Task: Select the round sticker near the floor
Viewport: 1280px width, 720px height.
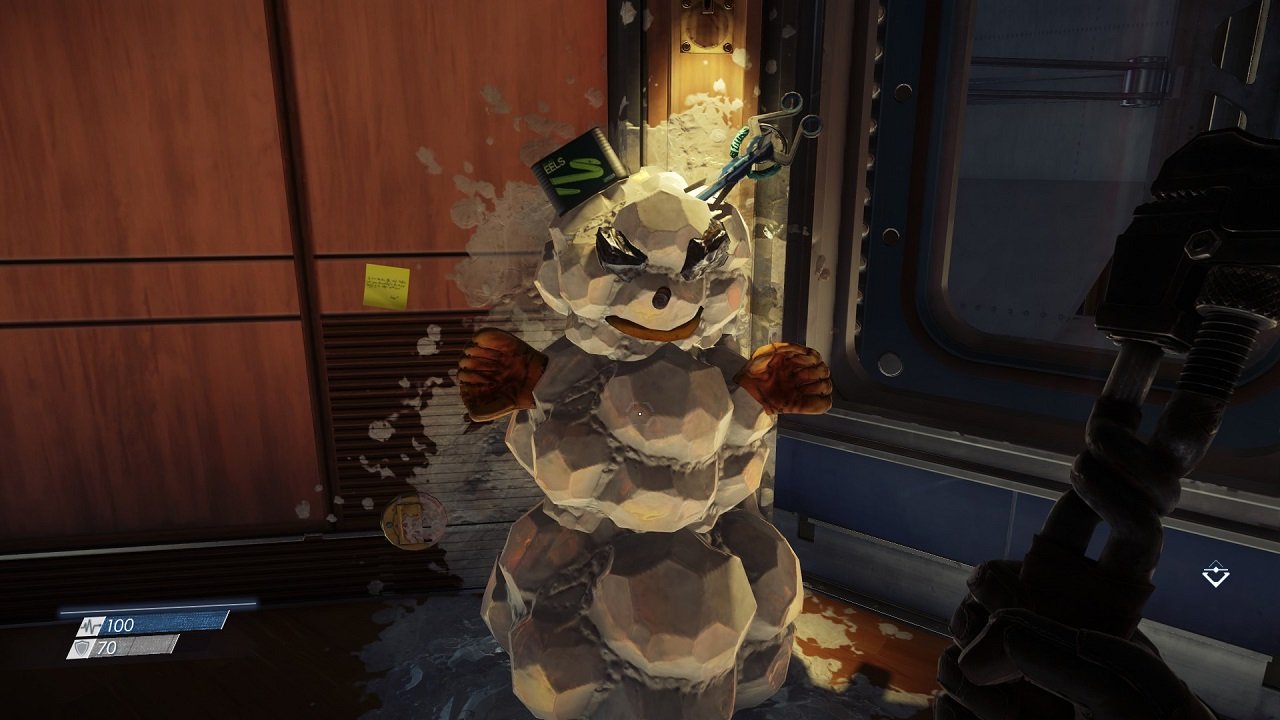Action: pos(413,519)
